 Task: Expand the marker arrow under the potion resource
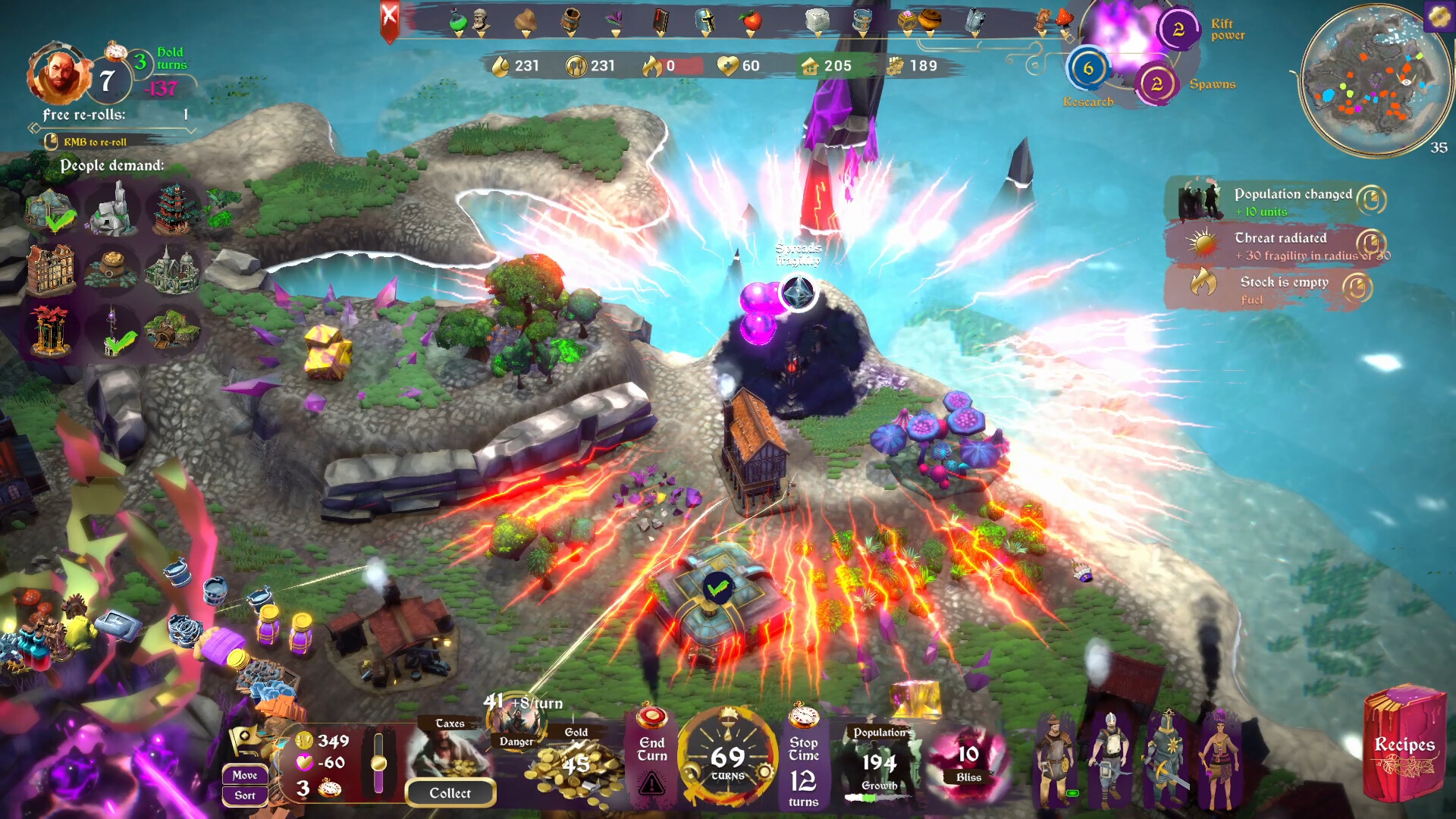[x=458, y=33]
